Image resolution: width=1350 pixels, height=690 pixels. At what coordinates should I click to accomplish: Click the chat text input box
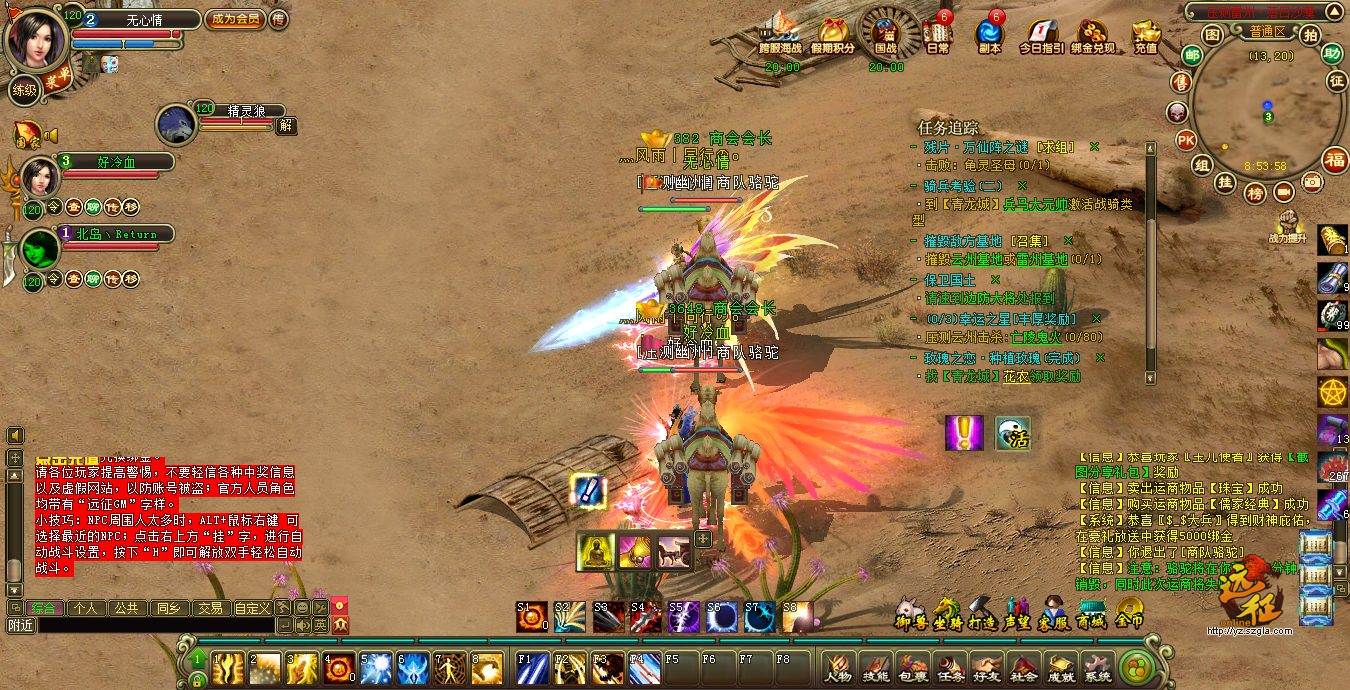(140, 625)
